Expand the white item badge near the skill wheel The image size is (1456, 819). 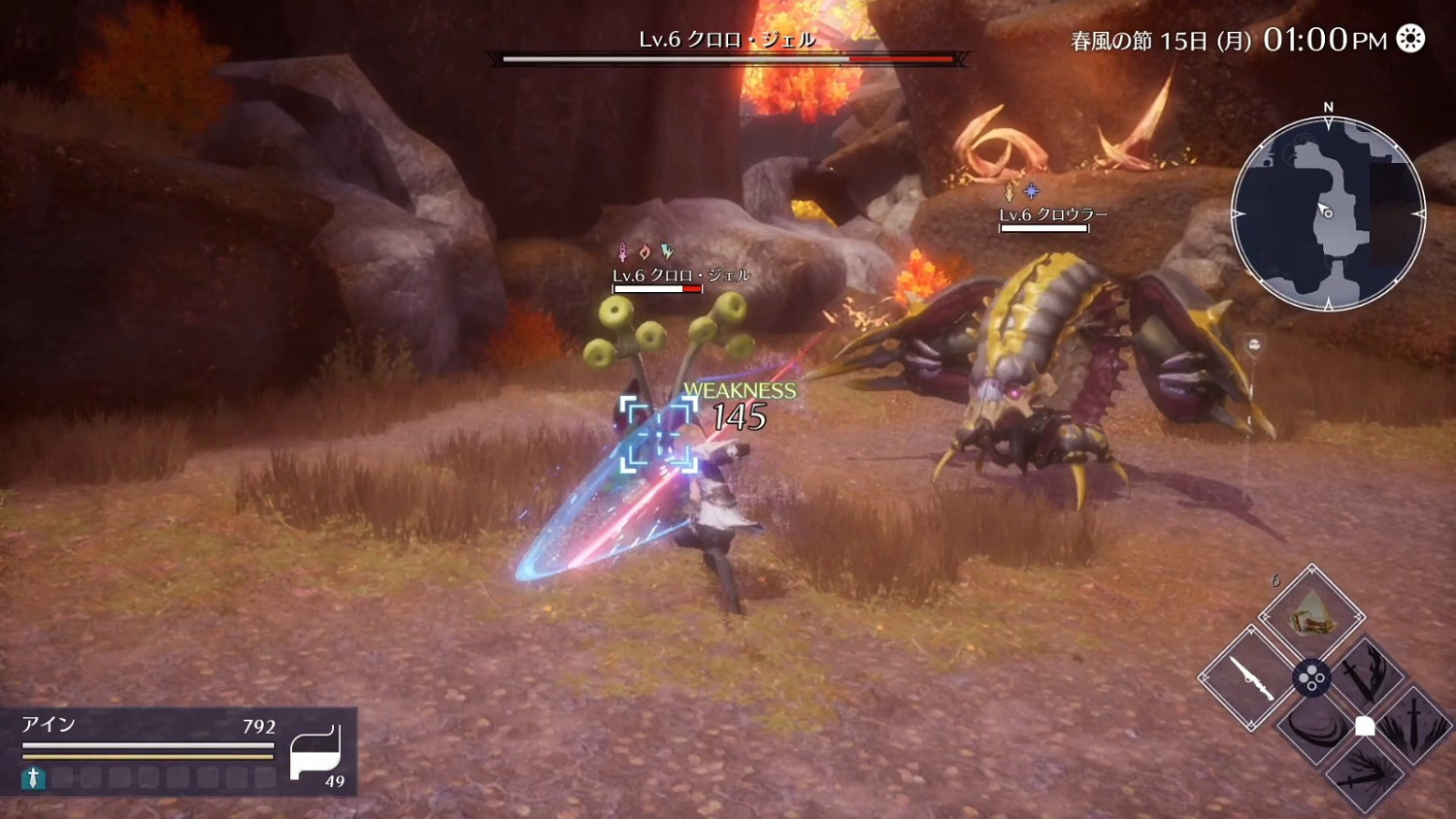click(x=1364, y=725)
